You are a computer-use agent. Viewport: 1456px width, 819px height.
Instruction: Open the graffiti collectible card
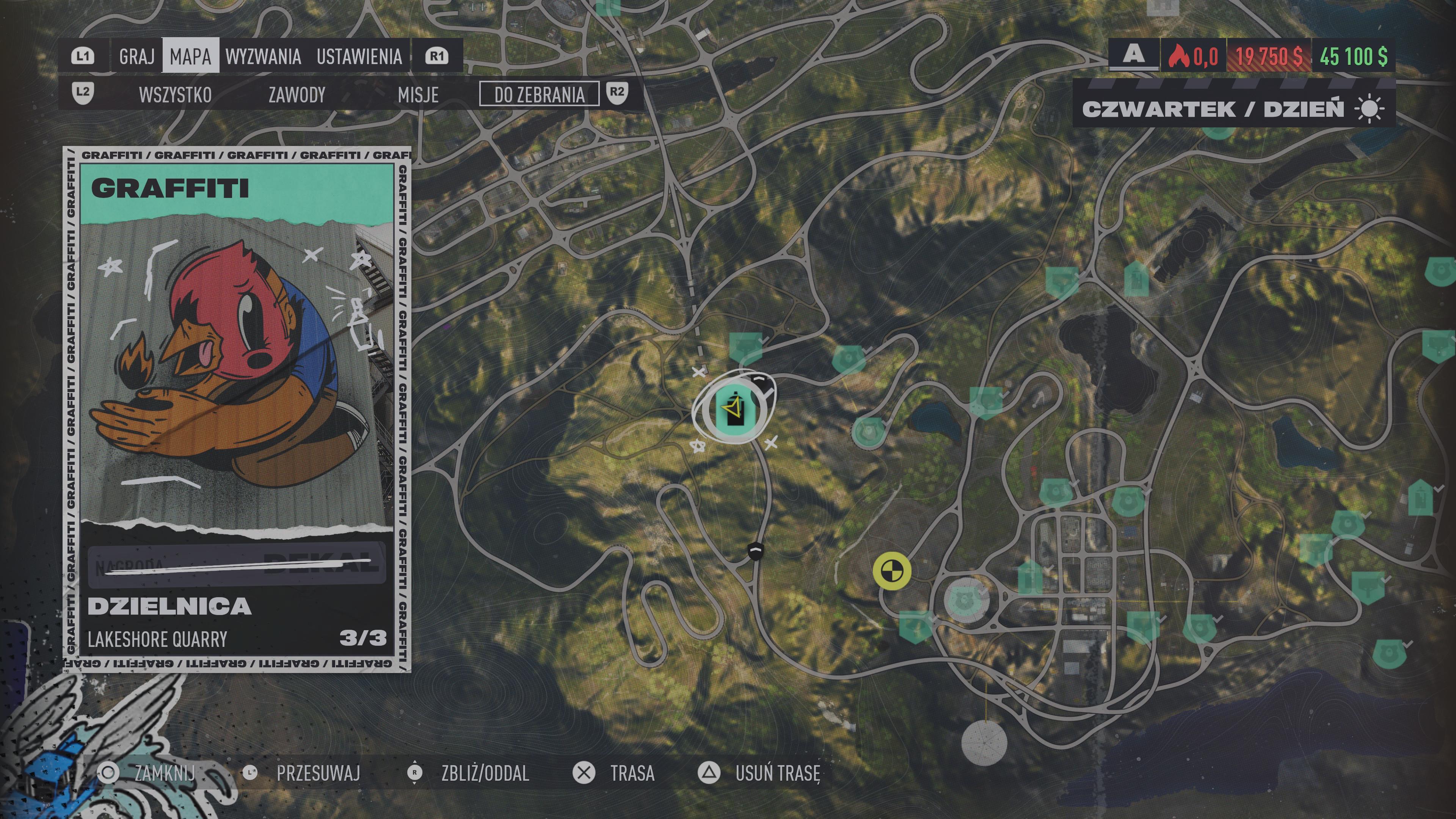(237, 410)
